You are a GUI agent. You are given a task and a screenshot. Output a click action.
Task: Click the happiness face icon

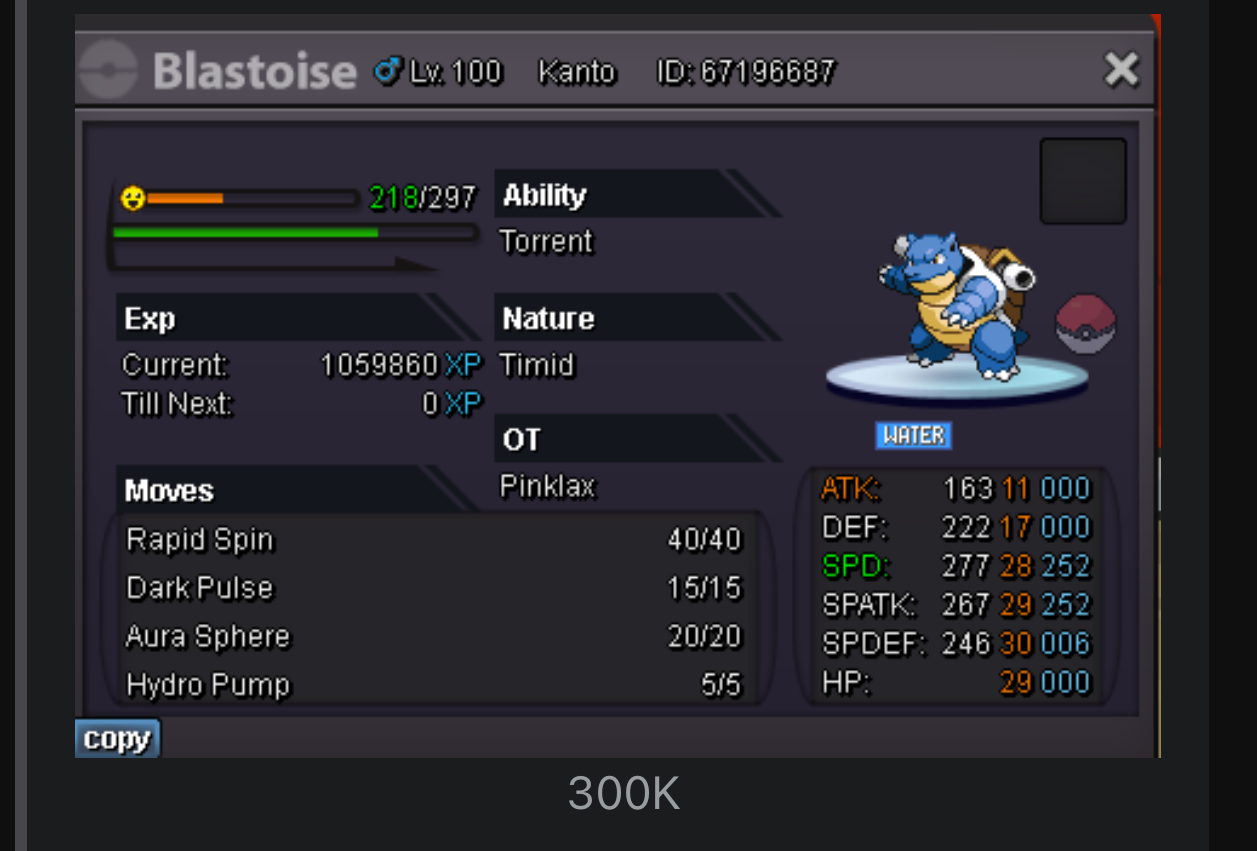(x=132, y=198)
